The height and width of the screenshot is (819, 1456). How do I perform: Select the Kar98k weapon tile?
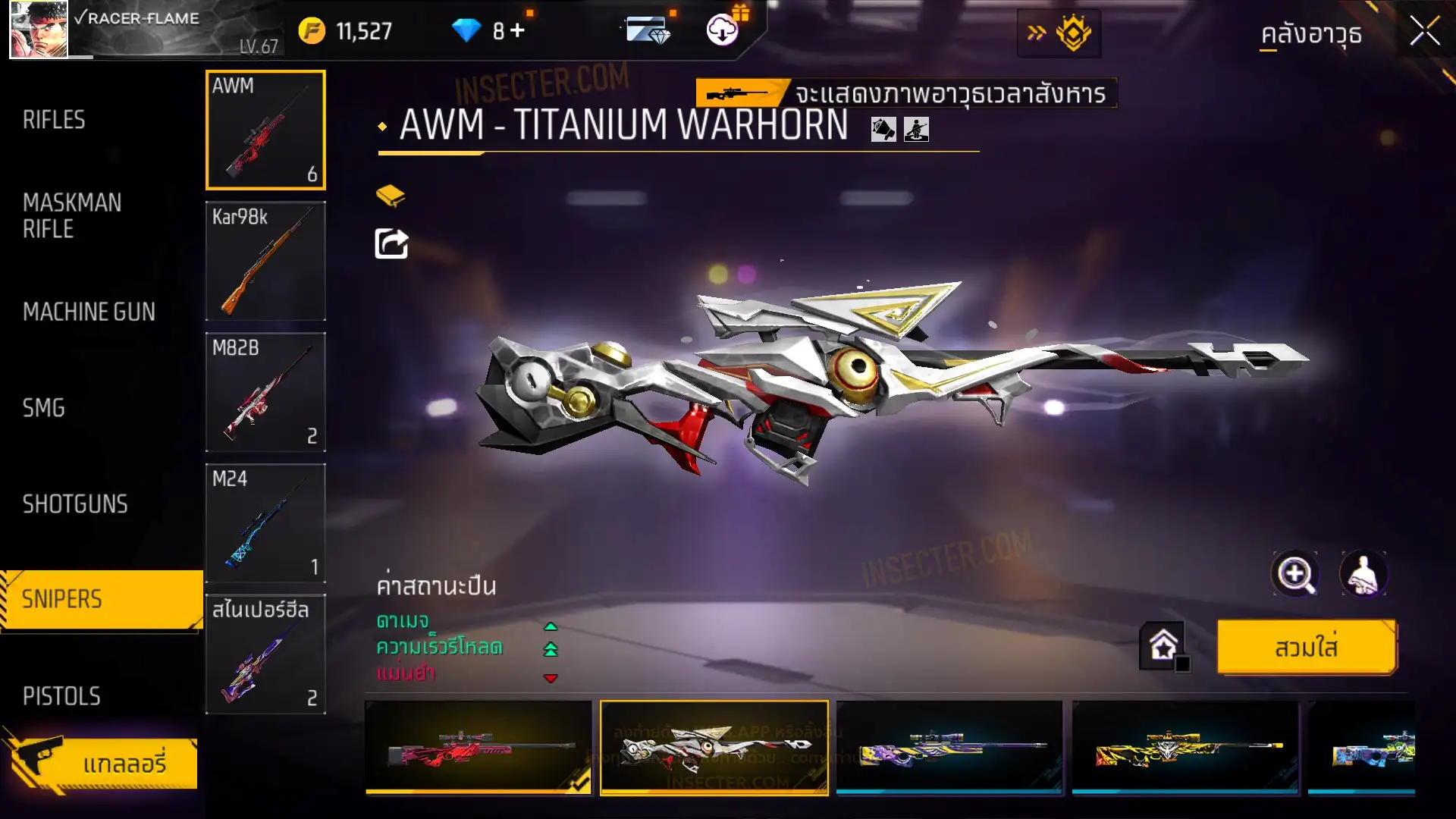click(x=265, y=260)
